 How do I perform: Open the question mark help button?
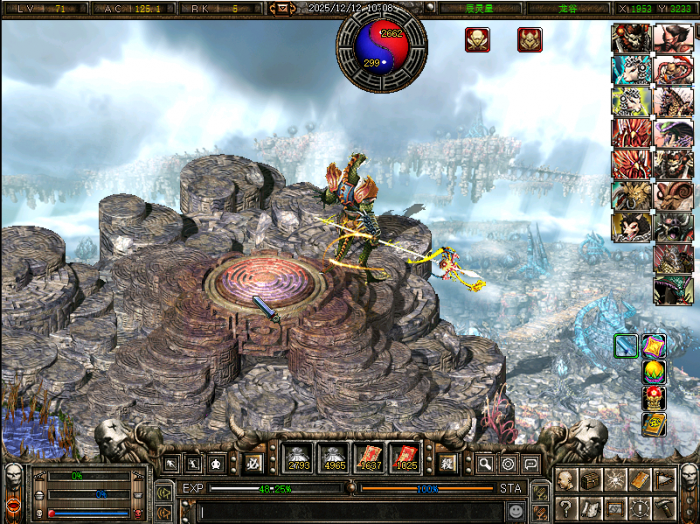tap(566, 509)
